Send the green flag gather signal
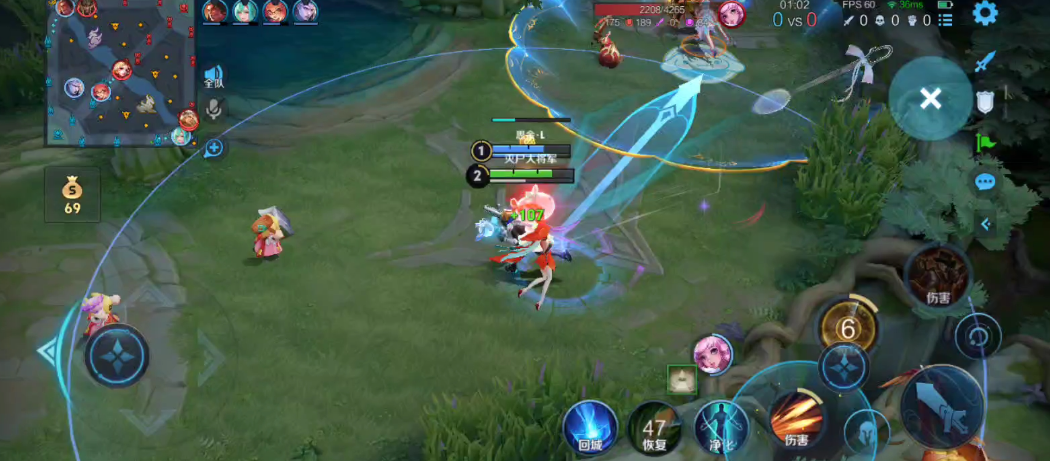1050x461 pixels. (x=985, y=142)
